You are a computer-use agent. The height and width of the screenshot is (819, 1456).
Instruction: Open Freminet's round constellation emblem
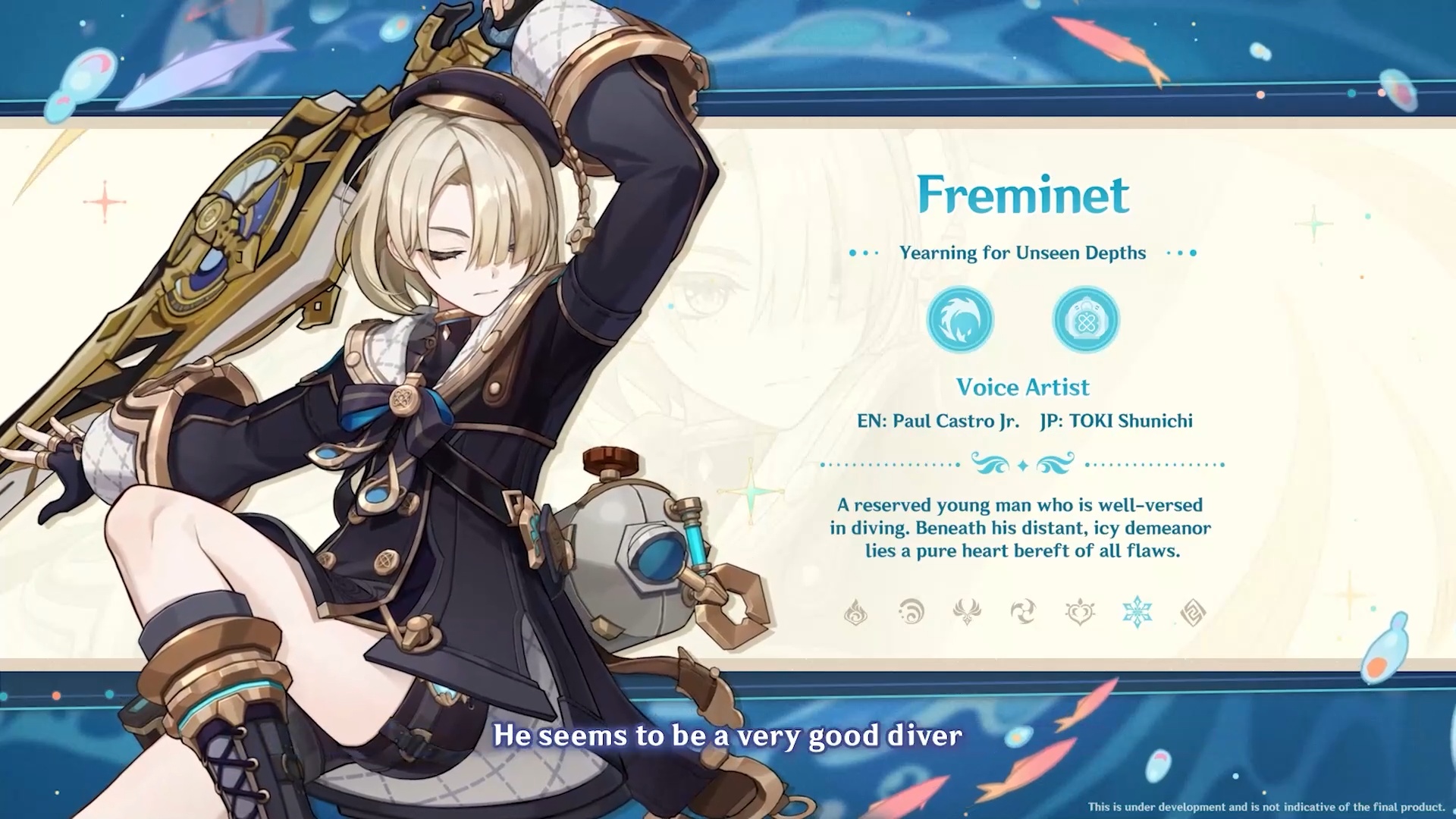960,319
